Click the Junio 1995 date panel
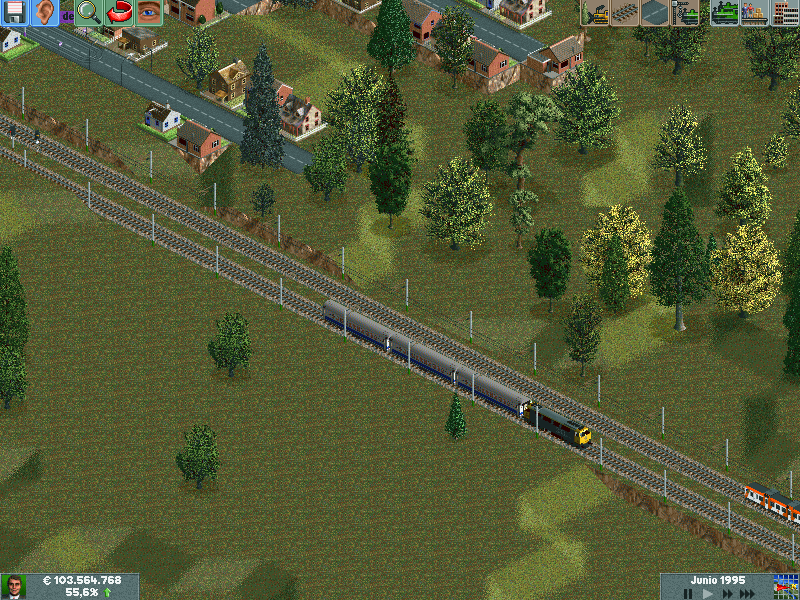The image size is (800, 600). tap(716, 580)
